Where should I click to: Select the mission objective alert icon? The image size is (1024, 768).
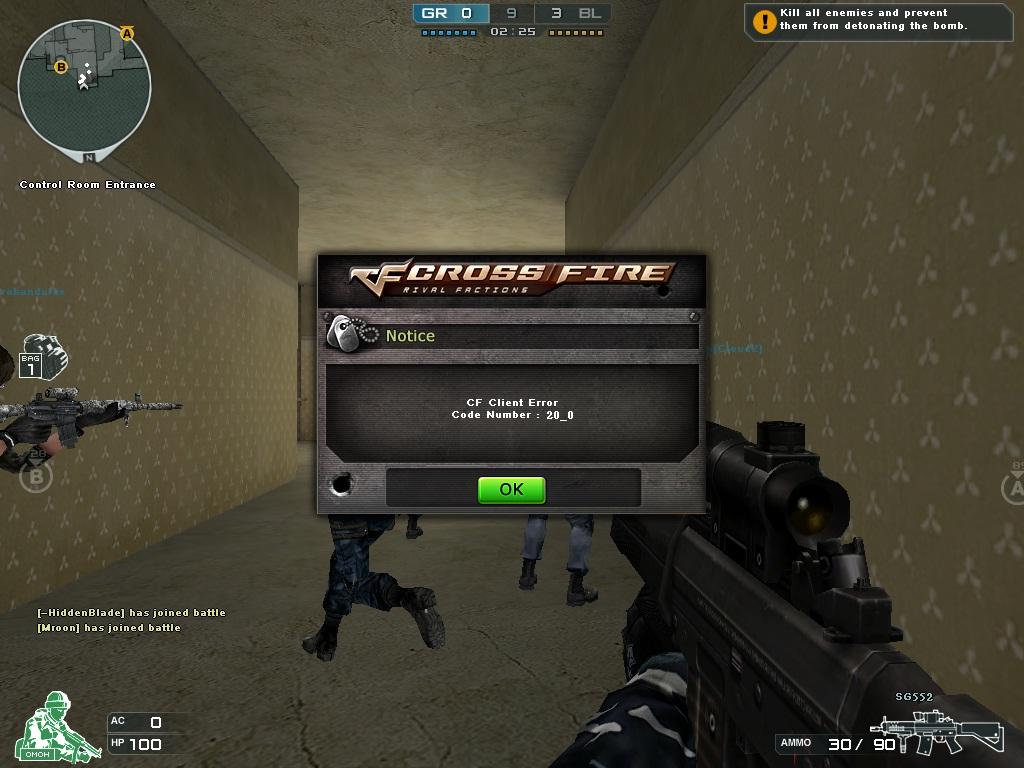click(765, 20)
